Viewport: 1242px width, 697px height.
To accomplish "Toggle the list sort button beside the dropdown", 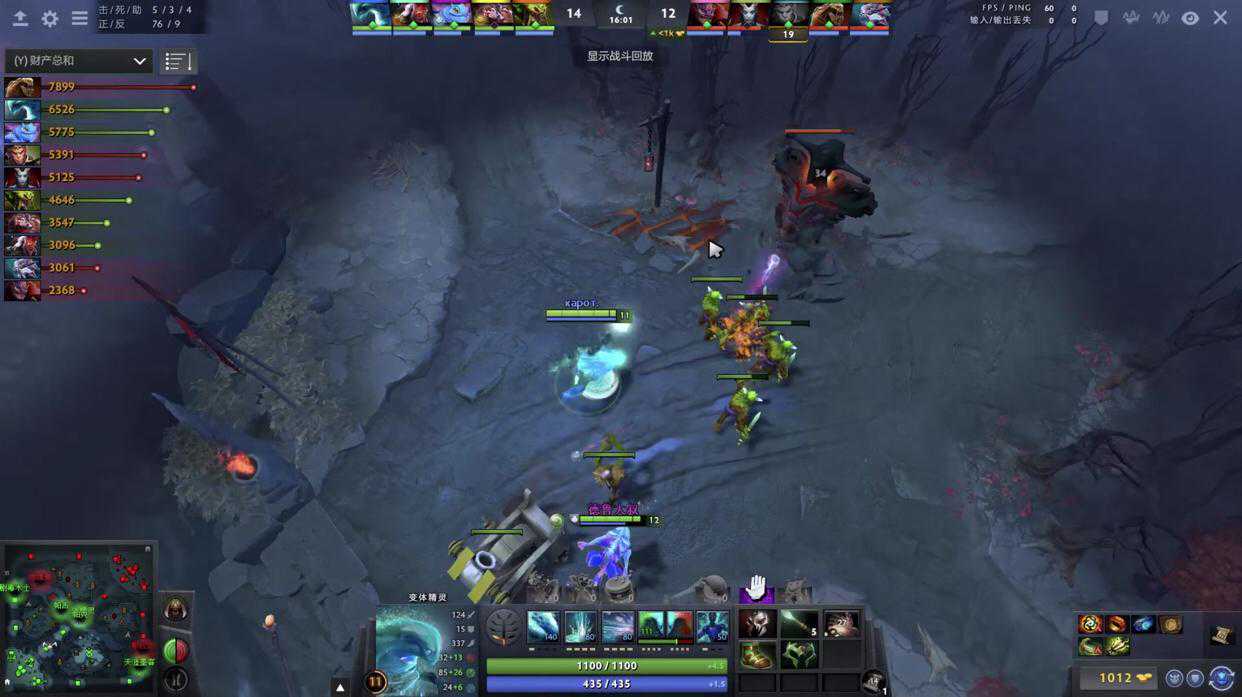I will 178,61.
